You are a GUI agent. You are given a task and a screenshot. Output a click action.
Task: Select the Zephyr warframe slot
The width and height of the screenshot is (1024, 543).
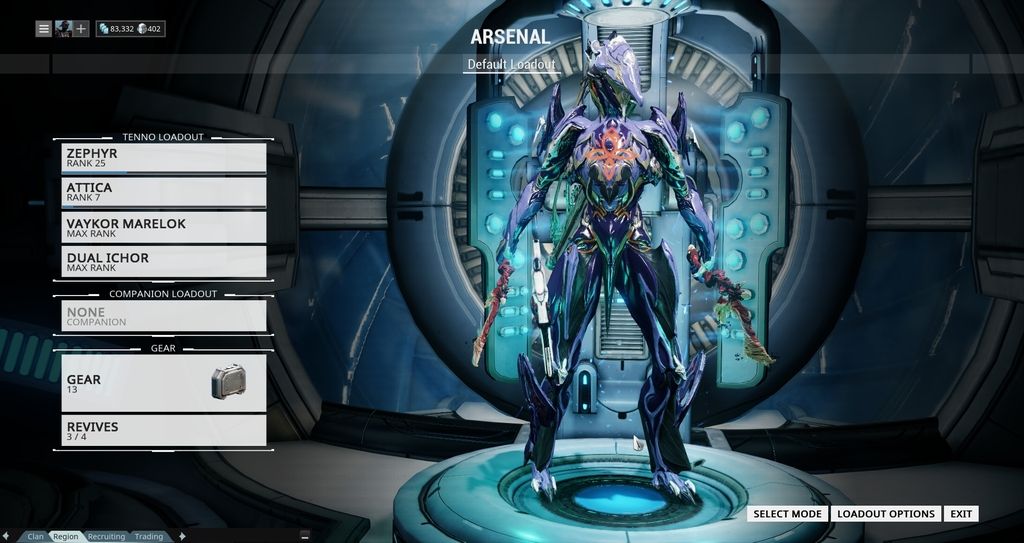pos(164,158)
